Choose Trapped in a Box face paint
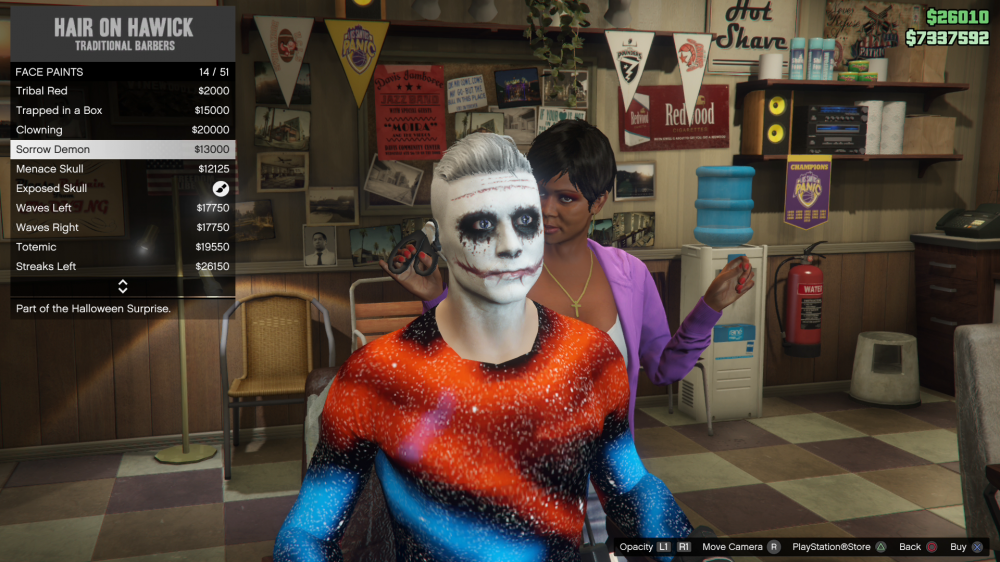Viewport: 1000px width, 562px height. click(x=122, y=110)
